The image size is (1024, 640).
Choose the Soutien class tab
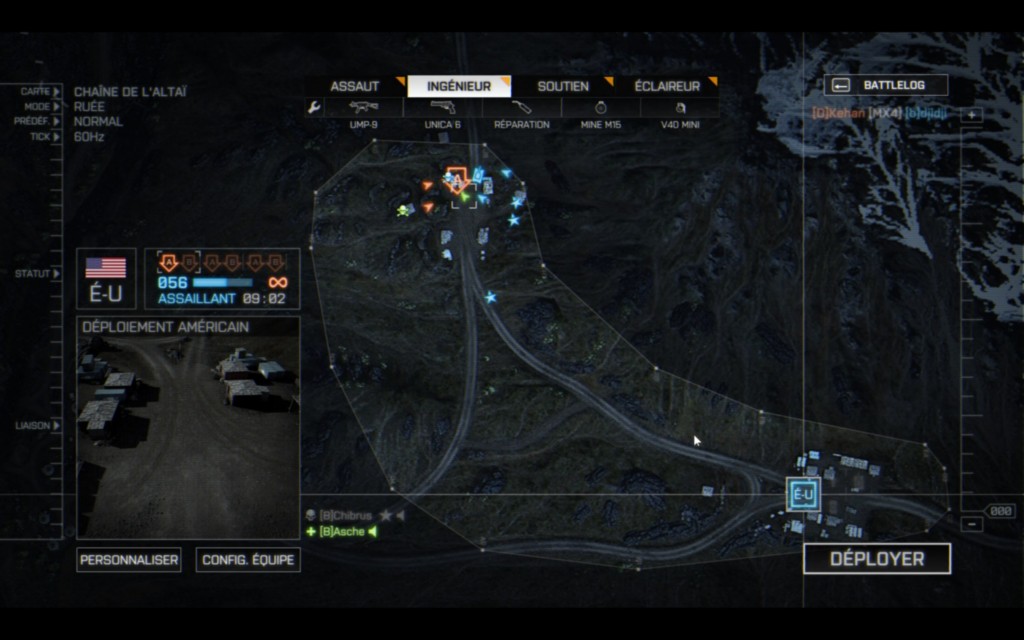click(x=563, y=86)
